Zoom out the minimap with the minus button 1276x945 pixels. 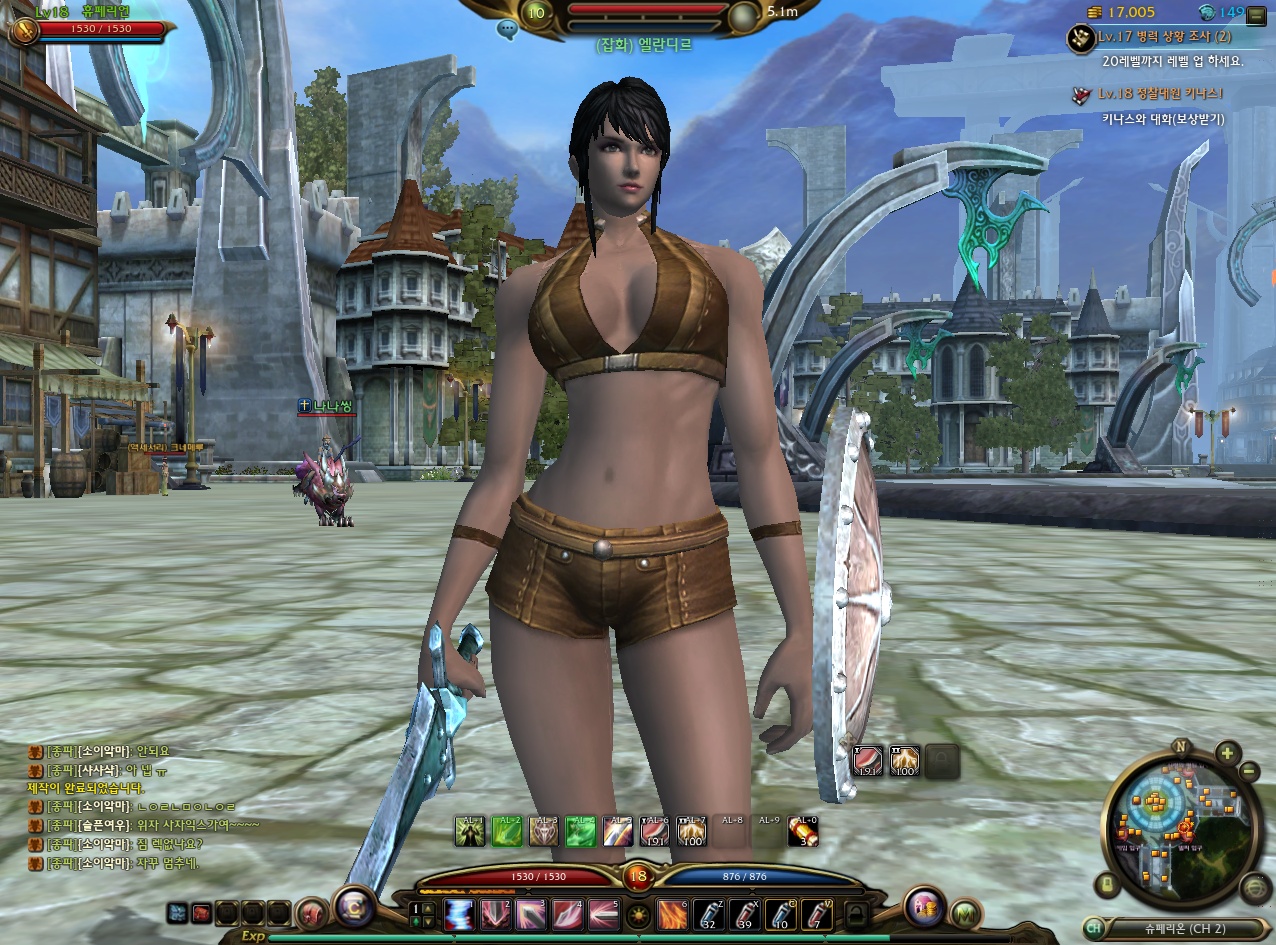[1249, 771]
